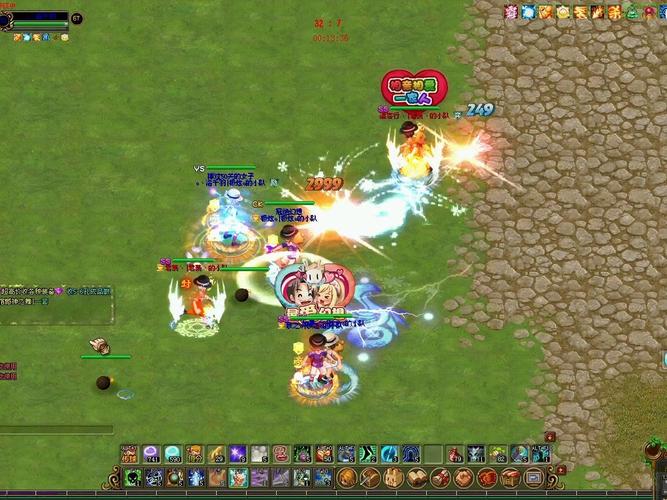
Task: Use the purple slime item in the hotbar
Action: click(x=151, y=454)
